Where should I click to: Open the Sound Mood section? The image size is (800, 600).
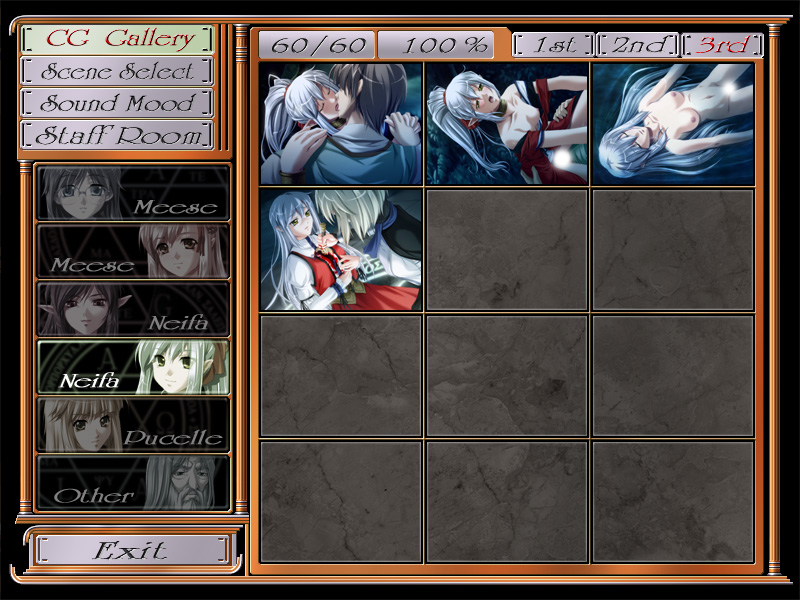(118, 103)
